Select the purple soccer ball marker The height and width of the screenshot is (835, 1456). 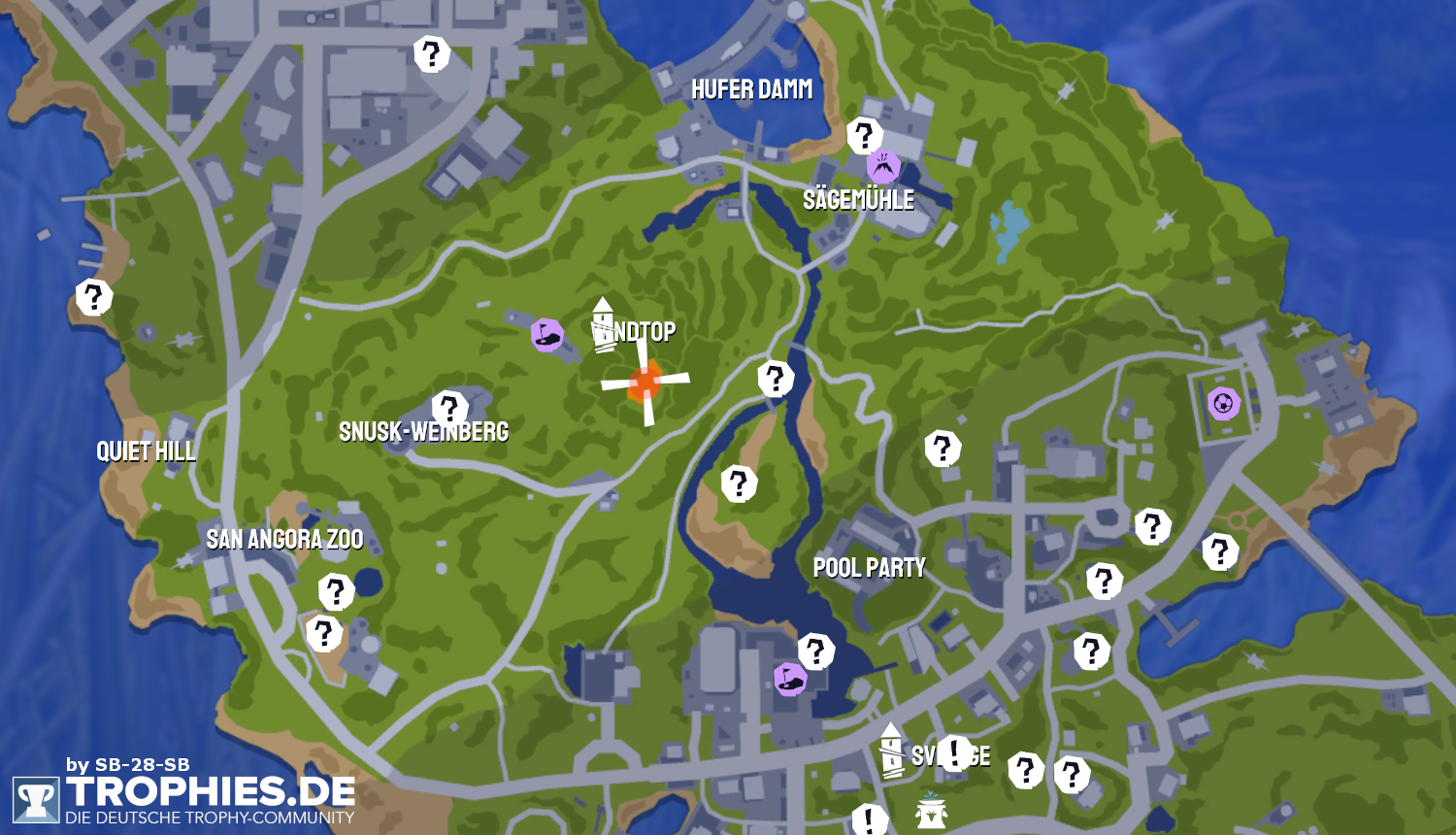click(1224, 402)
